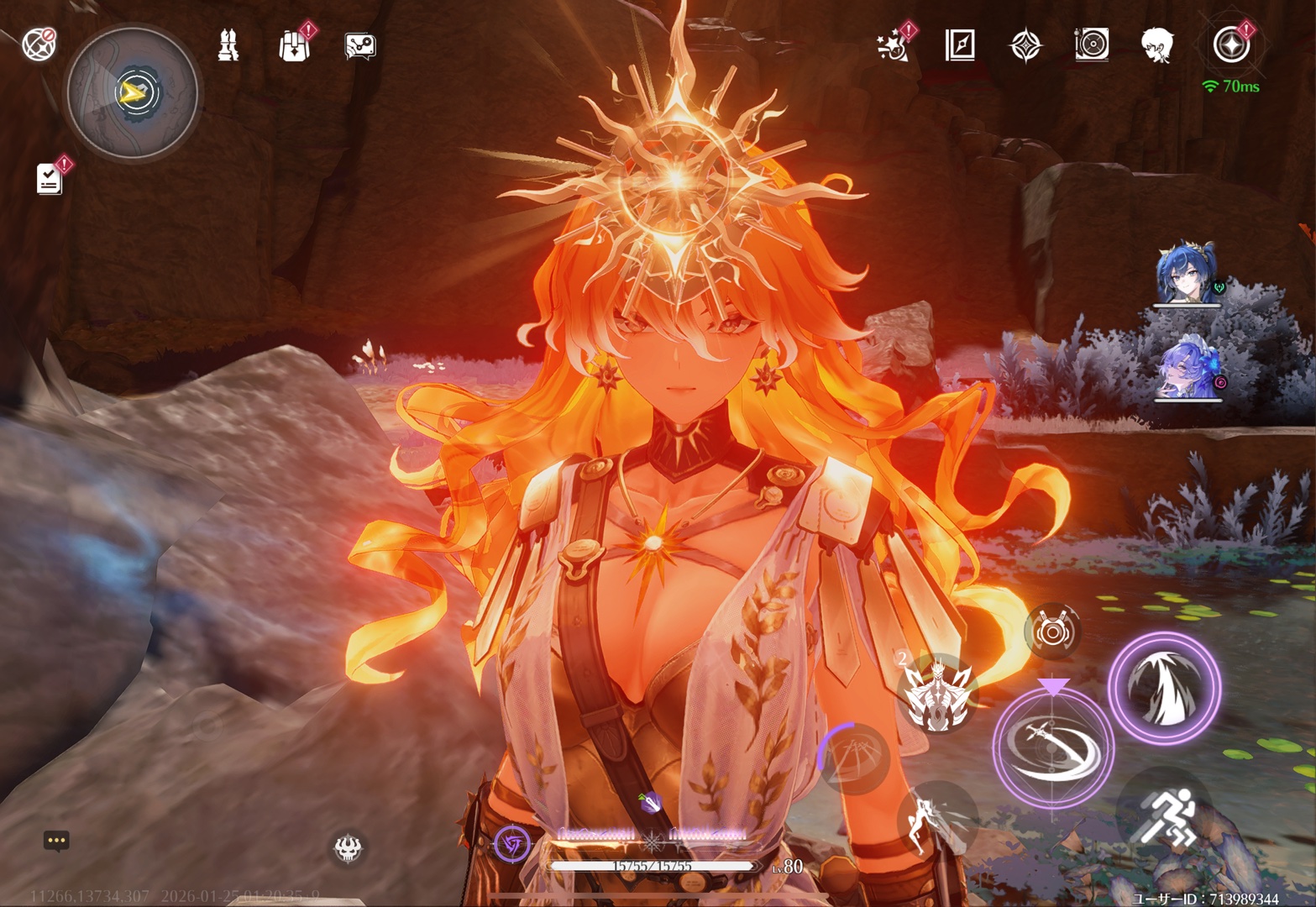Open the backpack inventory icon
Image resolution: width=1316 pixels, height=907 pixels.
tap(294, 45)
